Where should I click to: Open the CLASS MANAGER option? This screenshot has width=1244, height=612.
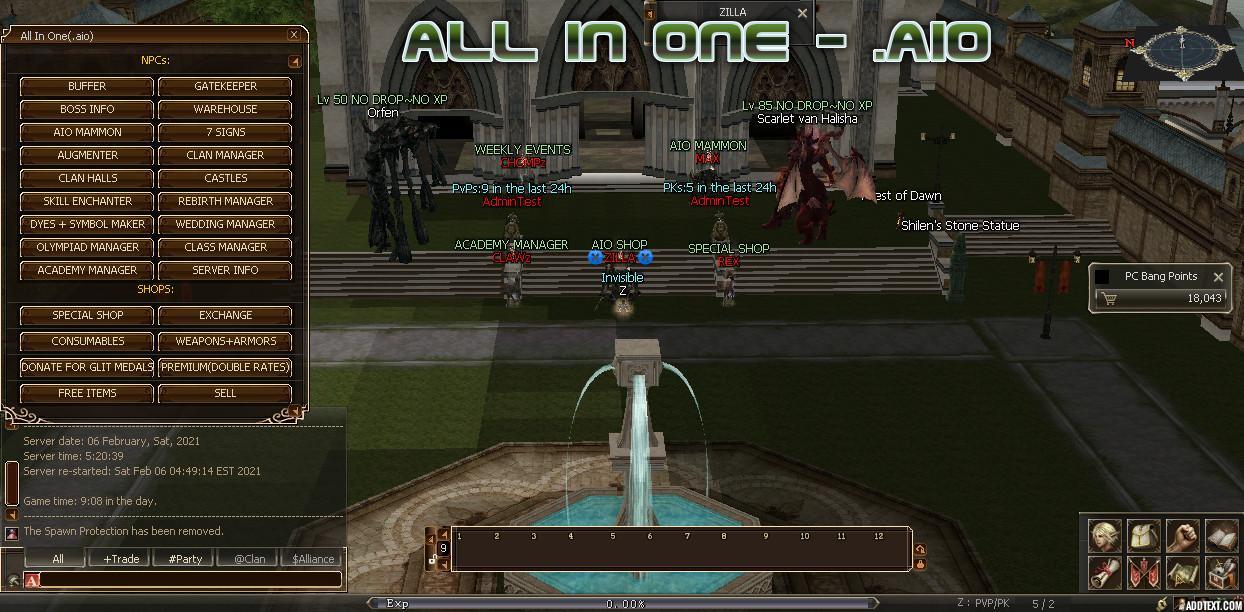(225, 247)
